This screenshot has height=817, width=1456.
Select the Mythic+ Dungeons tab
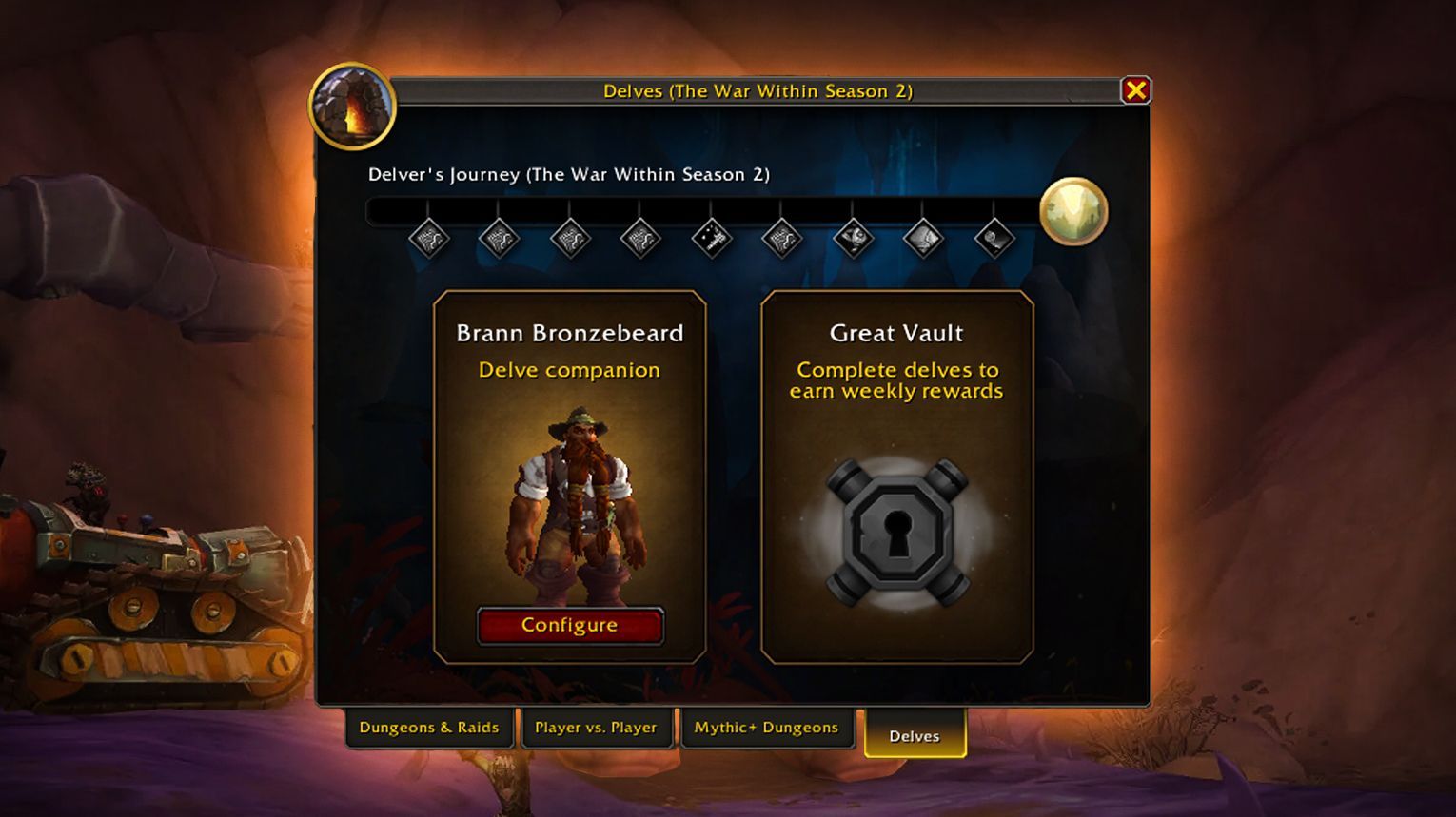coord(766,728)
